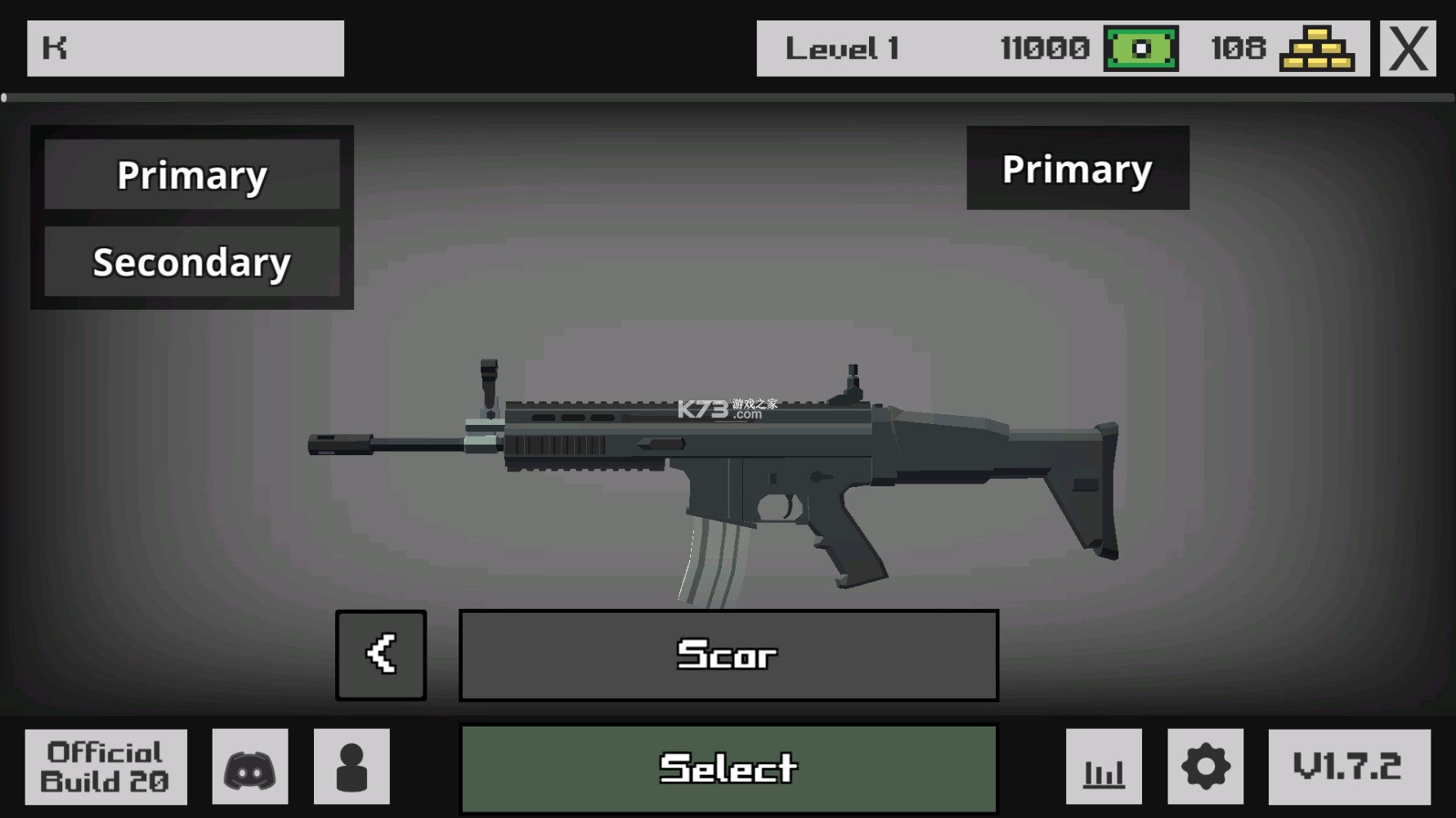Click the green cash banknote icon
Screen dimensions: 1456x818
(x=1140, y=47)
